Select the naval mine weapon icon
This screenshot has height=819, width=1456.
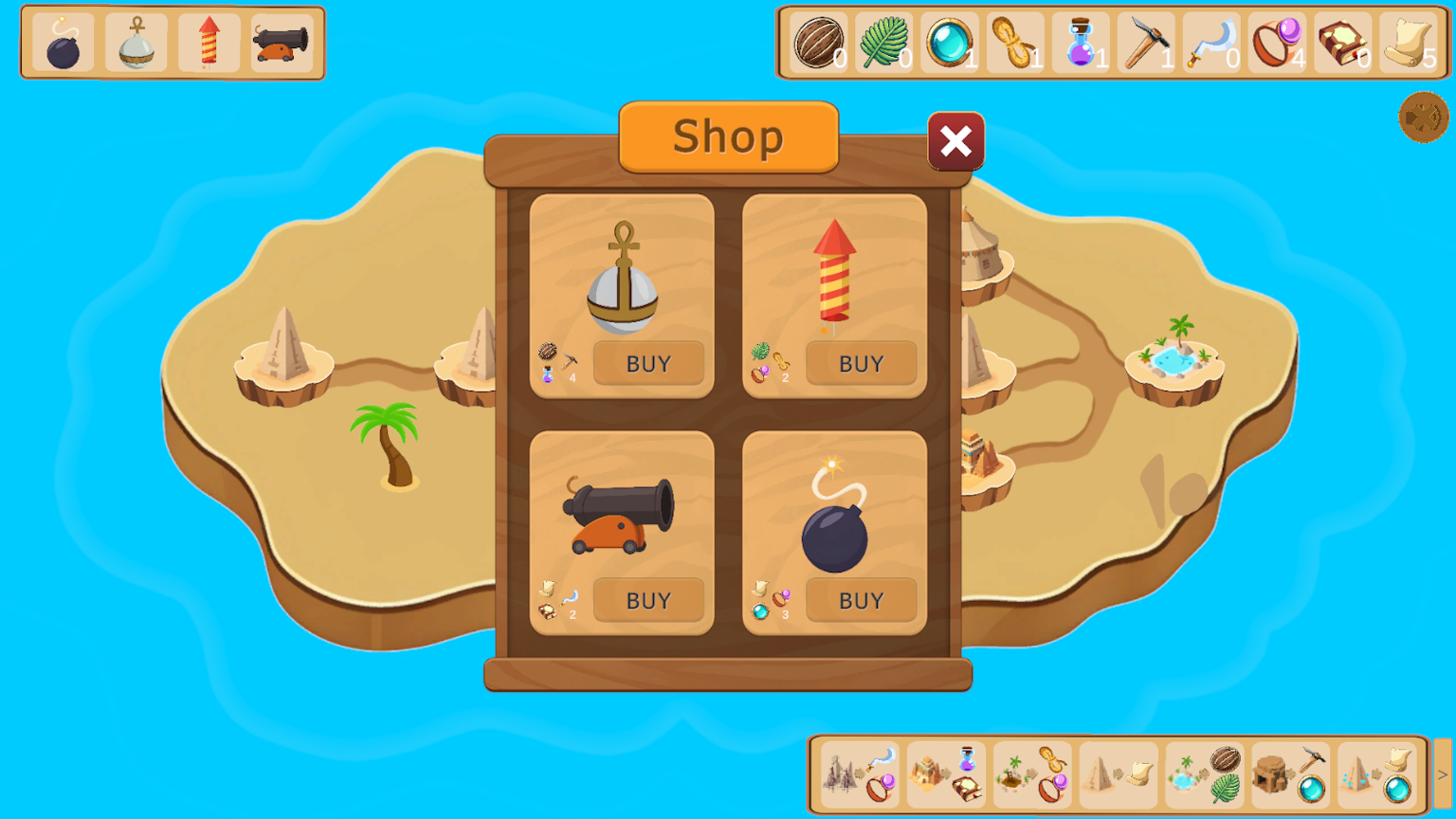134,42
